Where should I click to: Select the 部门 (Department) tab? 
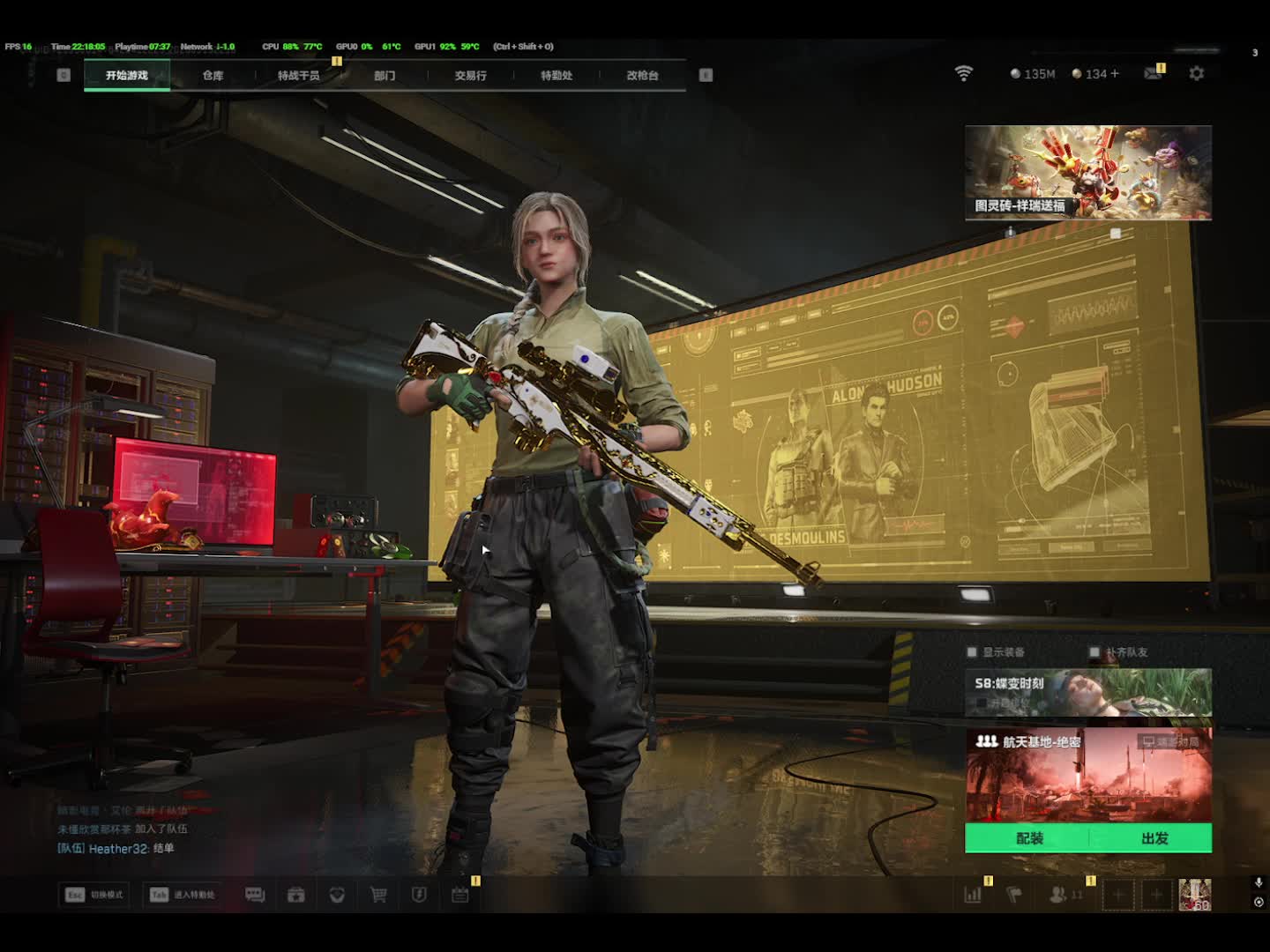385,76
